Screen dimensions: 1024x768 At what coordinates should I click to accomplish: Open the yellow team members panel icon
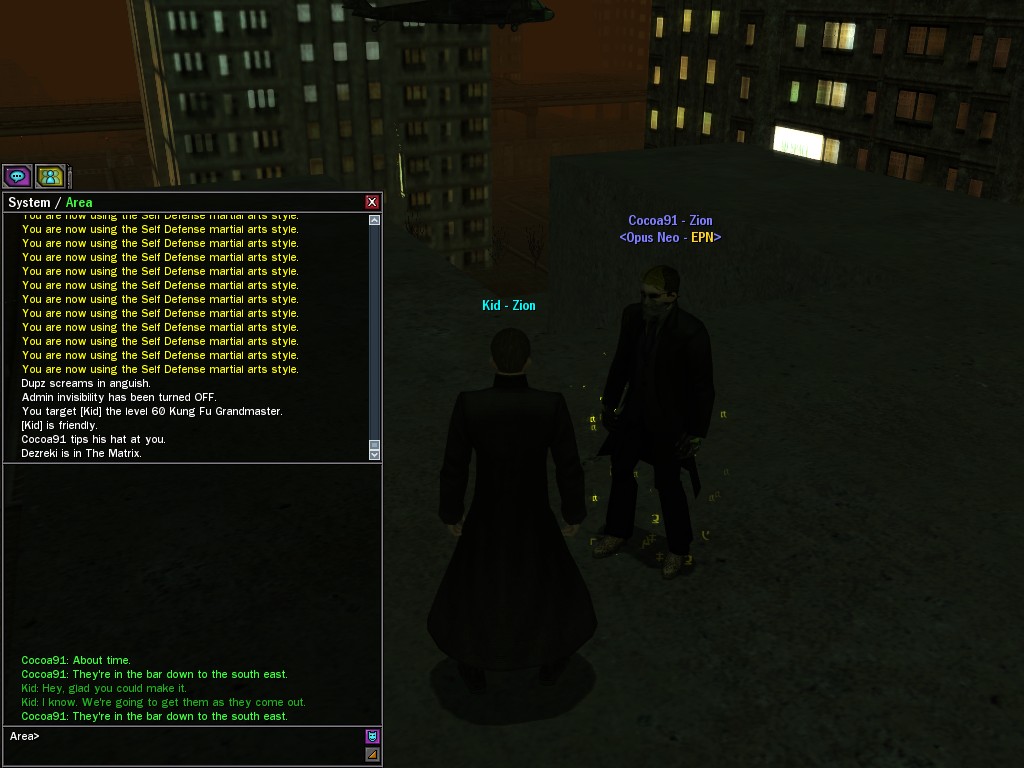(49, 177)
